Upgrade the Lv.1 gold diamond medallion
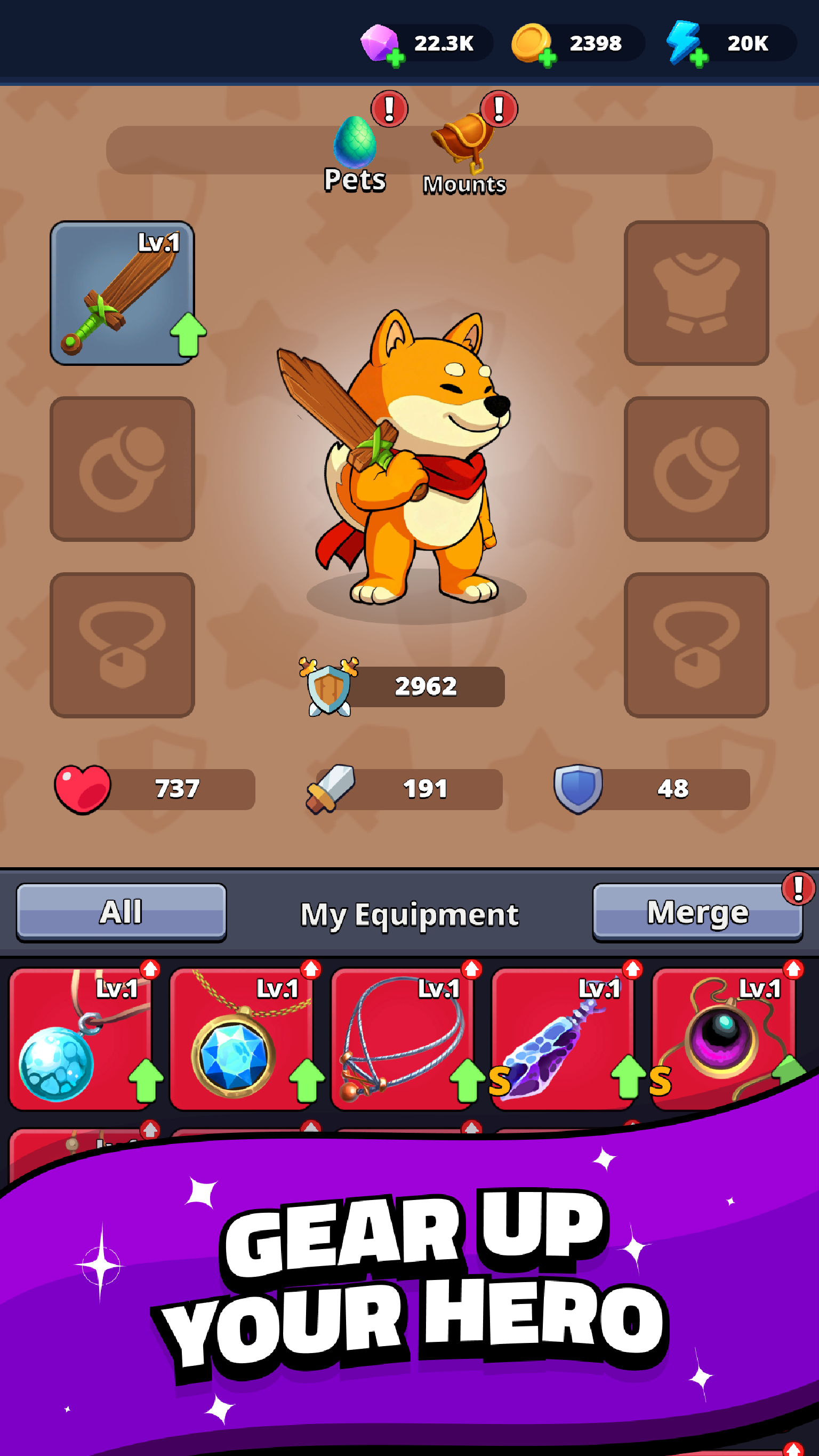 (x=242, y=1040)
